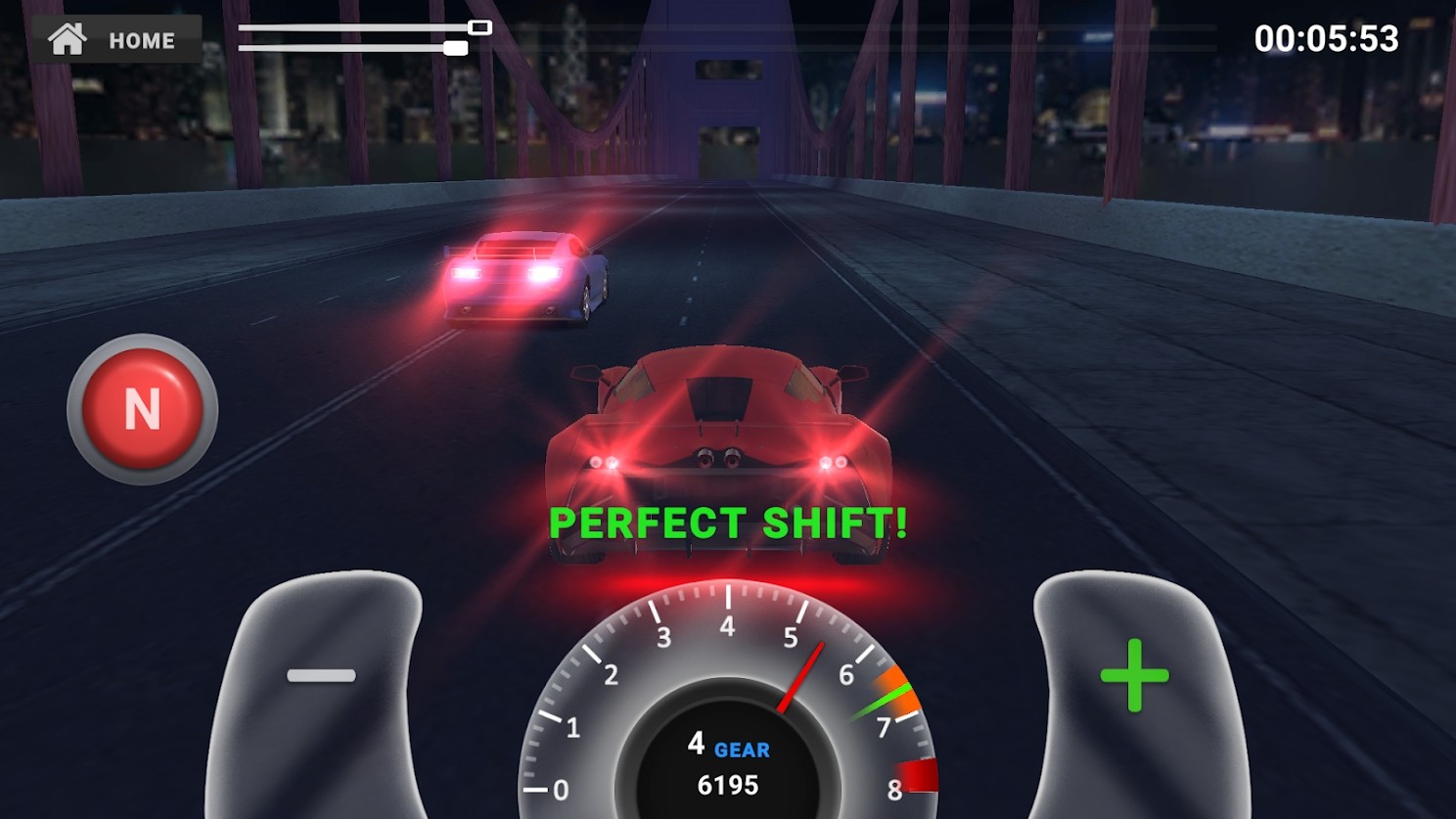Tap the red N nitro button
1456x819 pixels.
(143, 409)
